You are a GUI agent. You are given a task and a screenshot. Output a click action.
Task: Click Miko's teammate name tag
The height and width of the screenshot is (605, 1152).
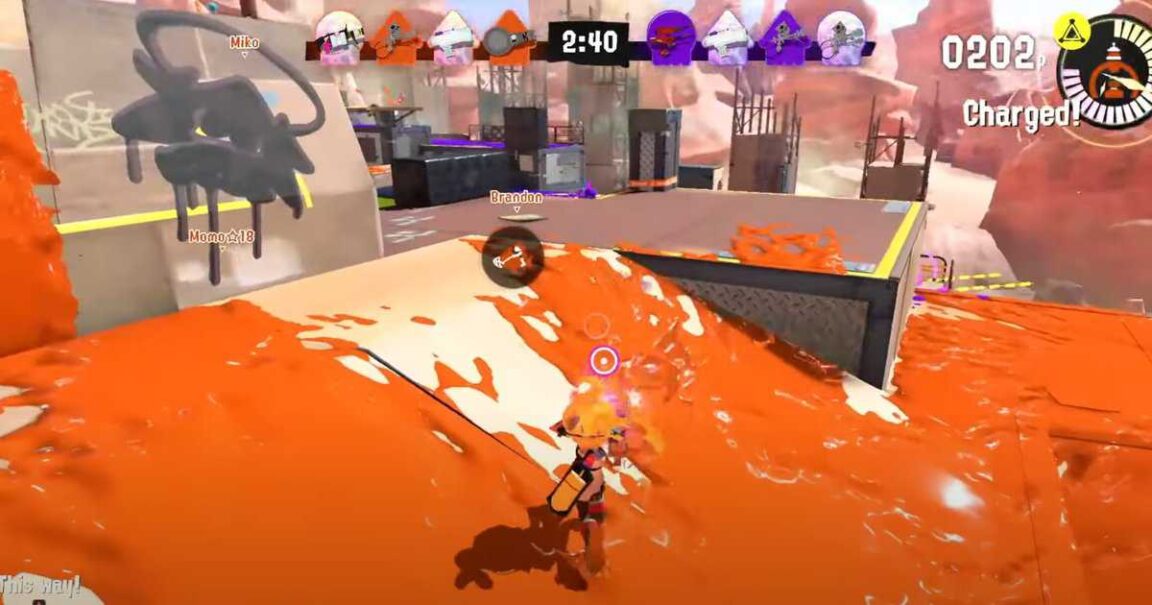pyautogui.click(x=244, y=43)
